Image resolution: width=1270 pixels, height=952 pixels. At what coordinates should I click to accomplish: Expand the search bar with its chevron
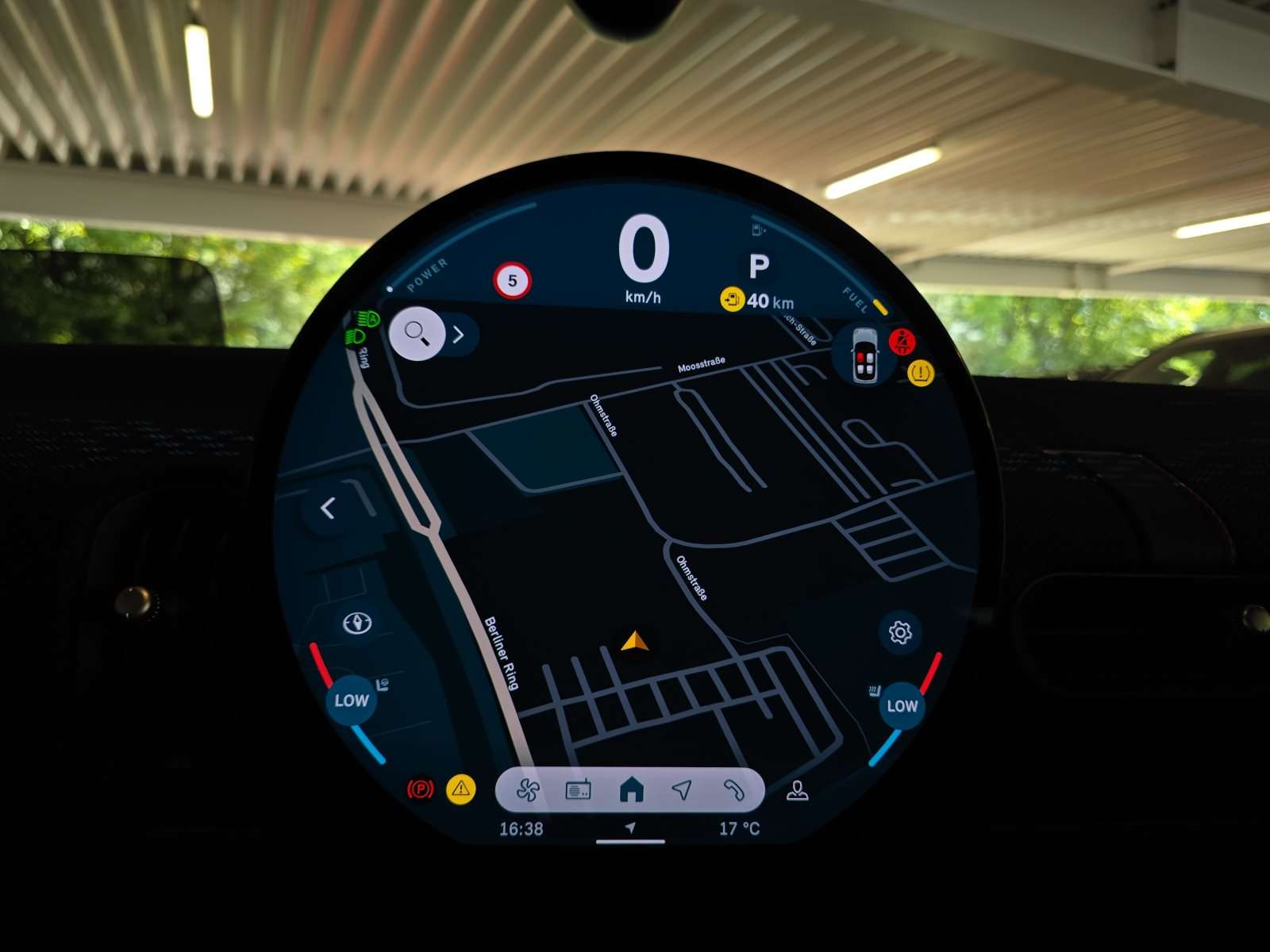coord(458,335)
